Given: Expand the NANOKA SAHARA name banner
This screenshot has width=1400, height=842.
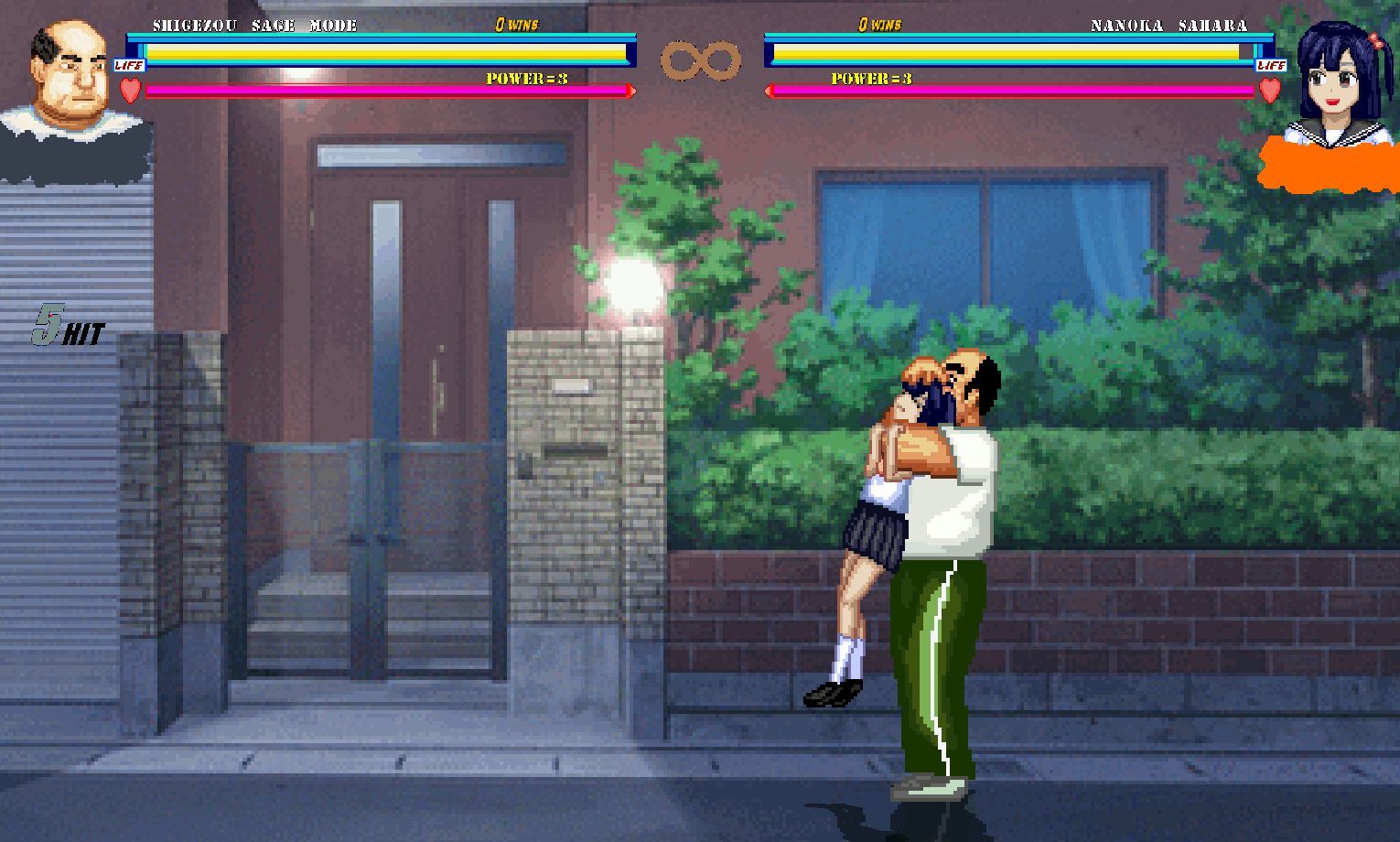Looking at the screenshot, I should (1168, 25).
